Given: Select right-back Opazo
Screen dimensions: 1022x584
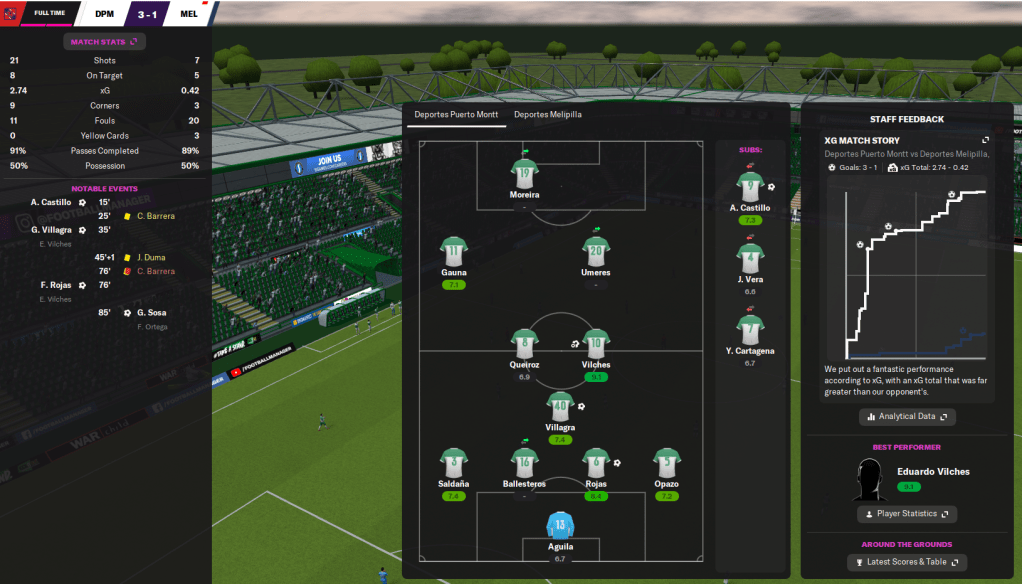Looking at the screenshot, I should 667,462.
